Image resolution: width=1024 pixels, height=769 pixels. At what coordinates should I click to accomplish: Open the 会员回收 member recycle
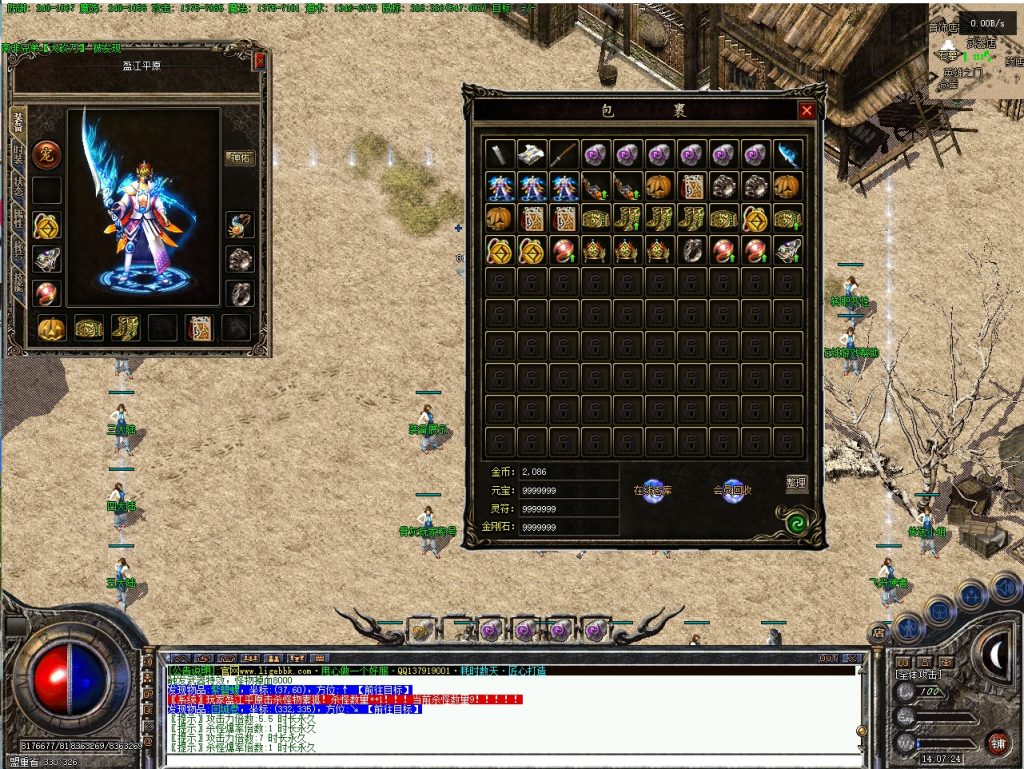[733, 491]
